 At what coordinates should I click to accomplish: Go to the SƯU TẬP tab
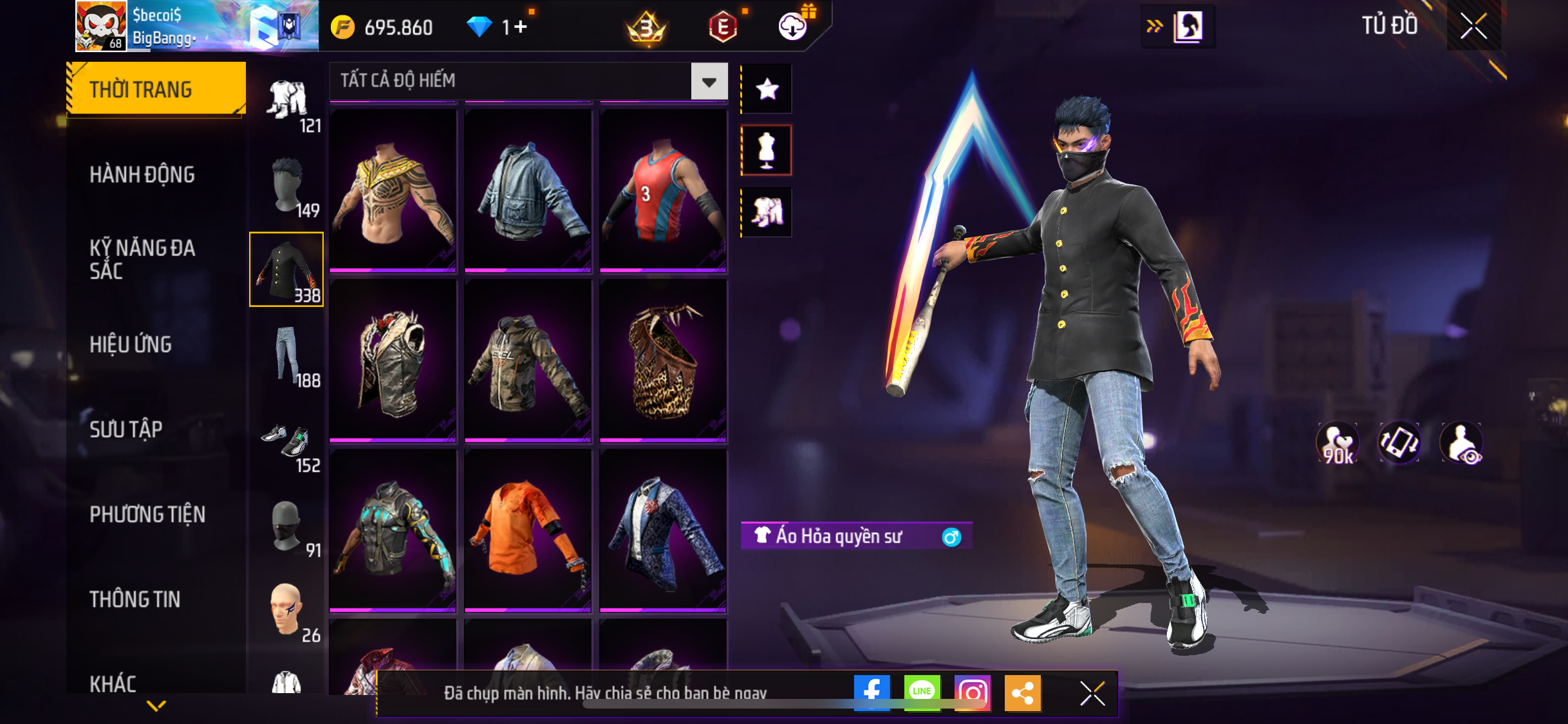click(126, 429)
